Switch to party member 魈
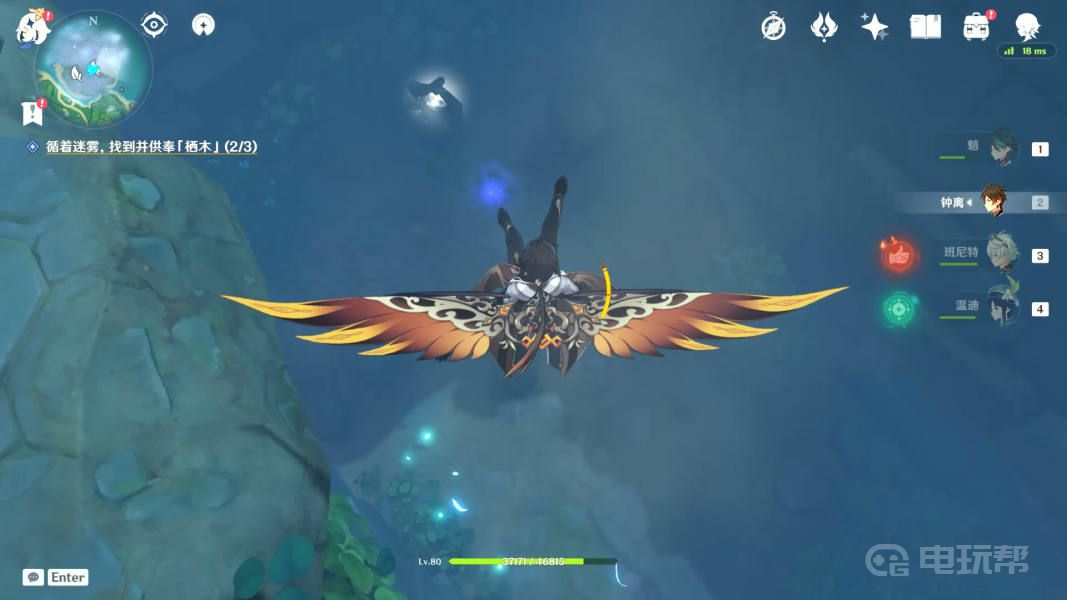 point(1001,149)
